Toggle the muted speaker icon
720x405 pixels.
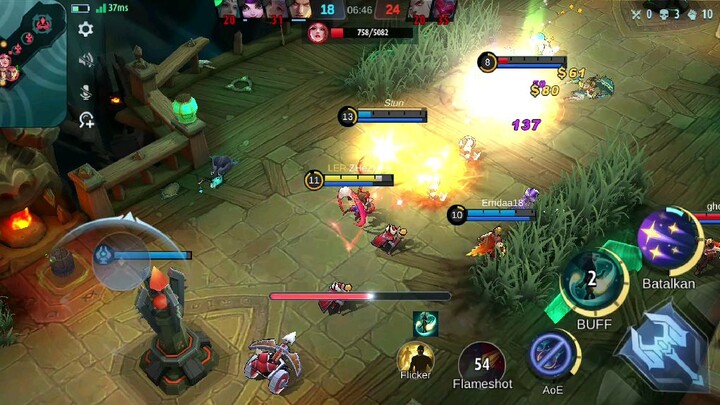tap(86, 61)
